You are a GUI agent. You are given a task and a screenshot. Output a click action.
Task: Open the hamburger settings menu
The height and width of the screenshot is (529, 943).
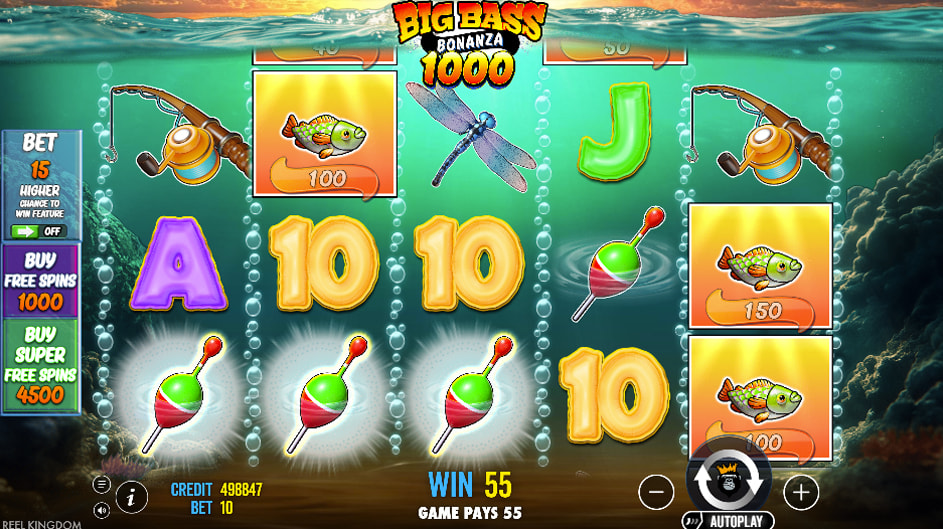(x=102, y=484)
